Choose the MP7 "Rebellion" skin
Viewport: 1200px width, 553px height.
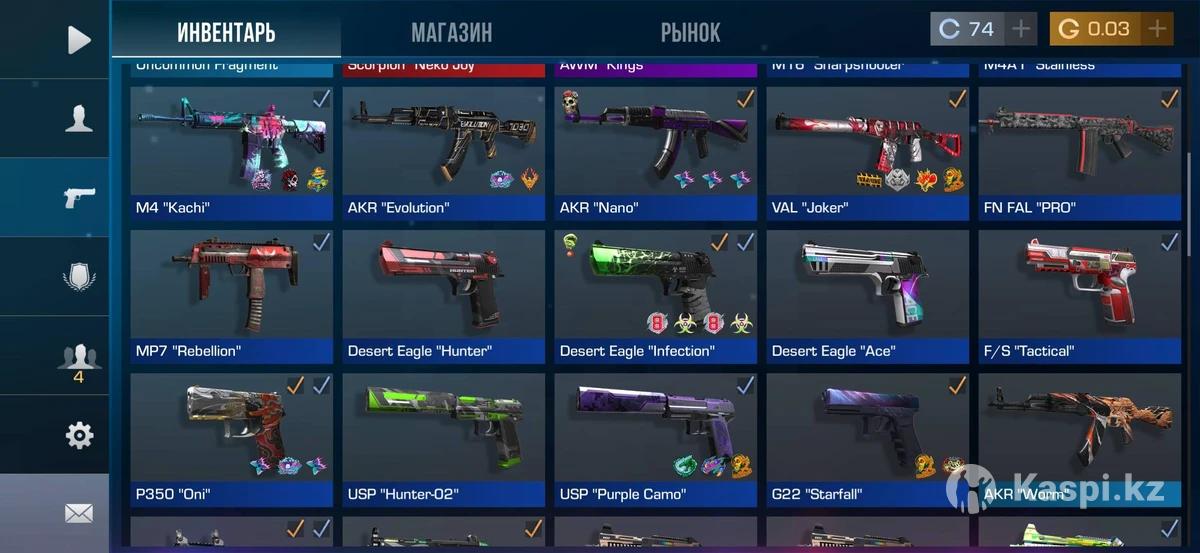point(231,295)
